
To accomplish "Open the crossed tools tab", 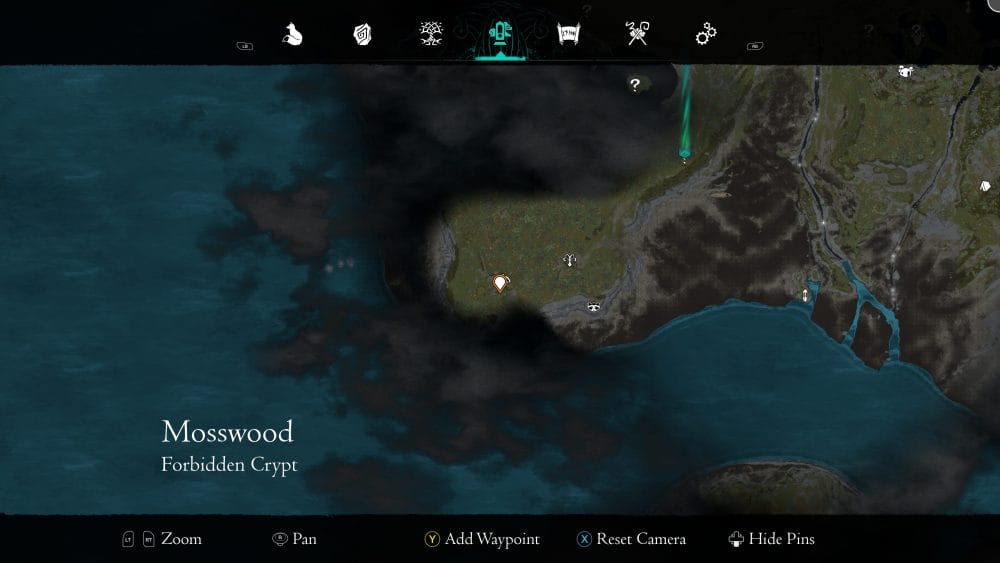I will point(637,35).
